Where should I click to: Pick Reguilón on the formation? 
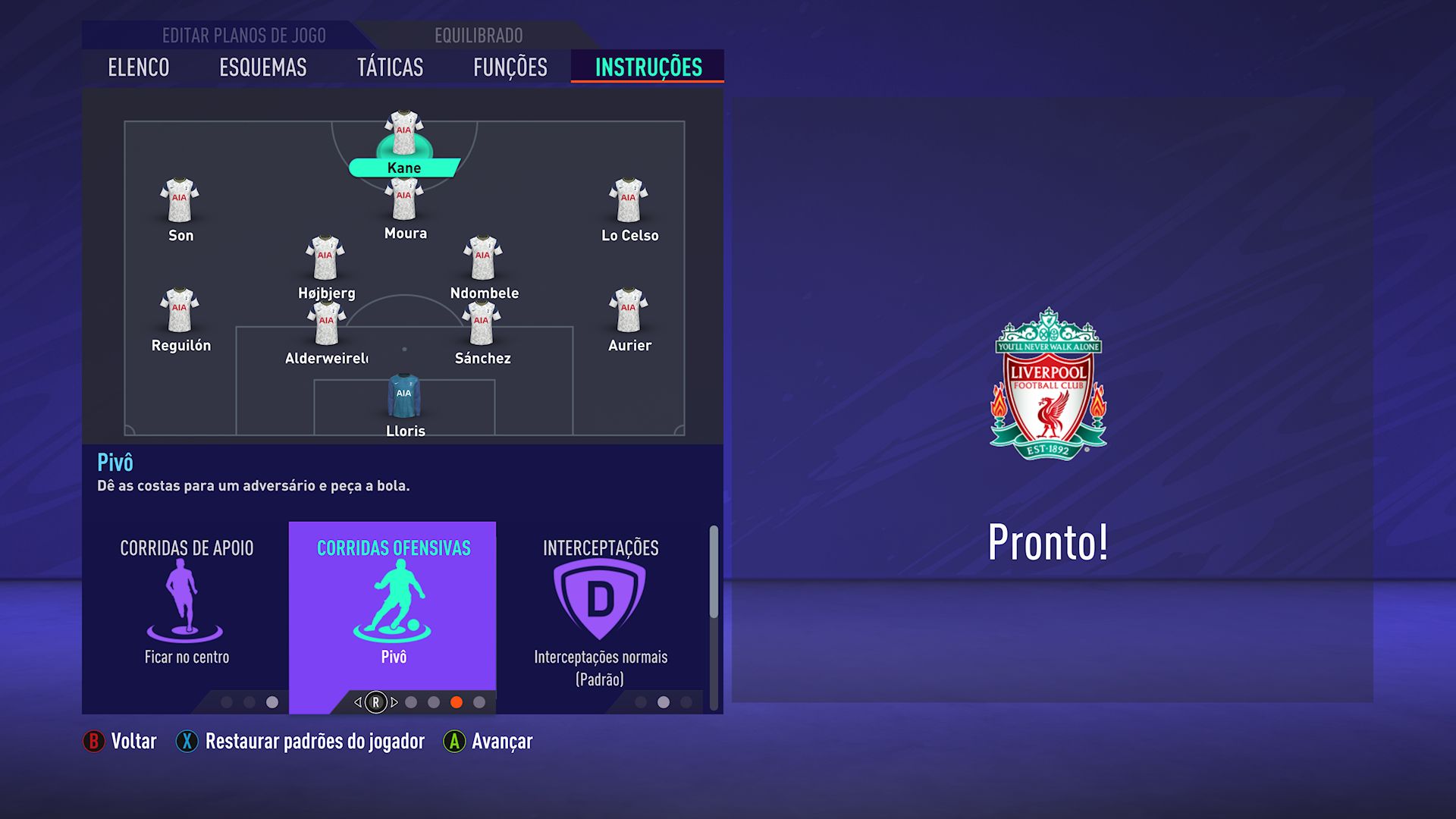[x=180, y=311]
